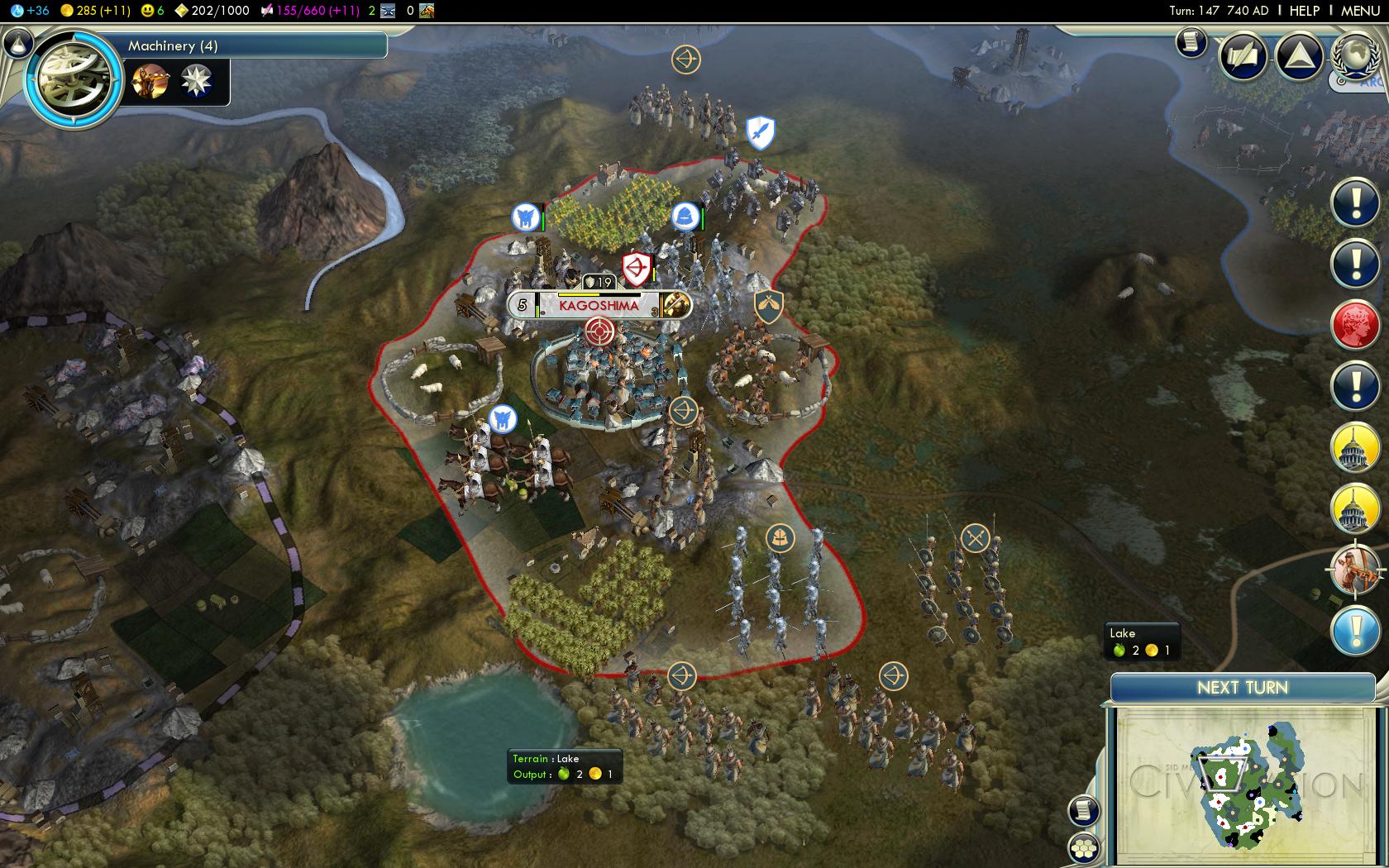
Task: Open the Machinery research progress button
Action: 248,46
